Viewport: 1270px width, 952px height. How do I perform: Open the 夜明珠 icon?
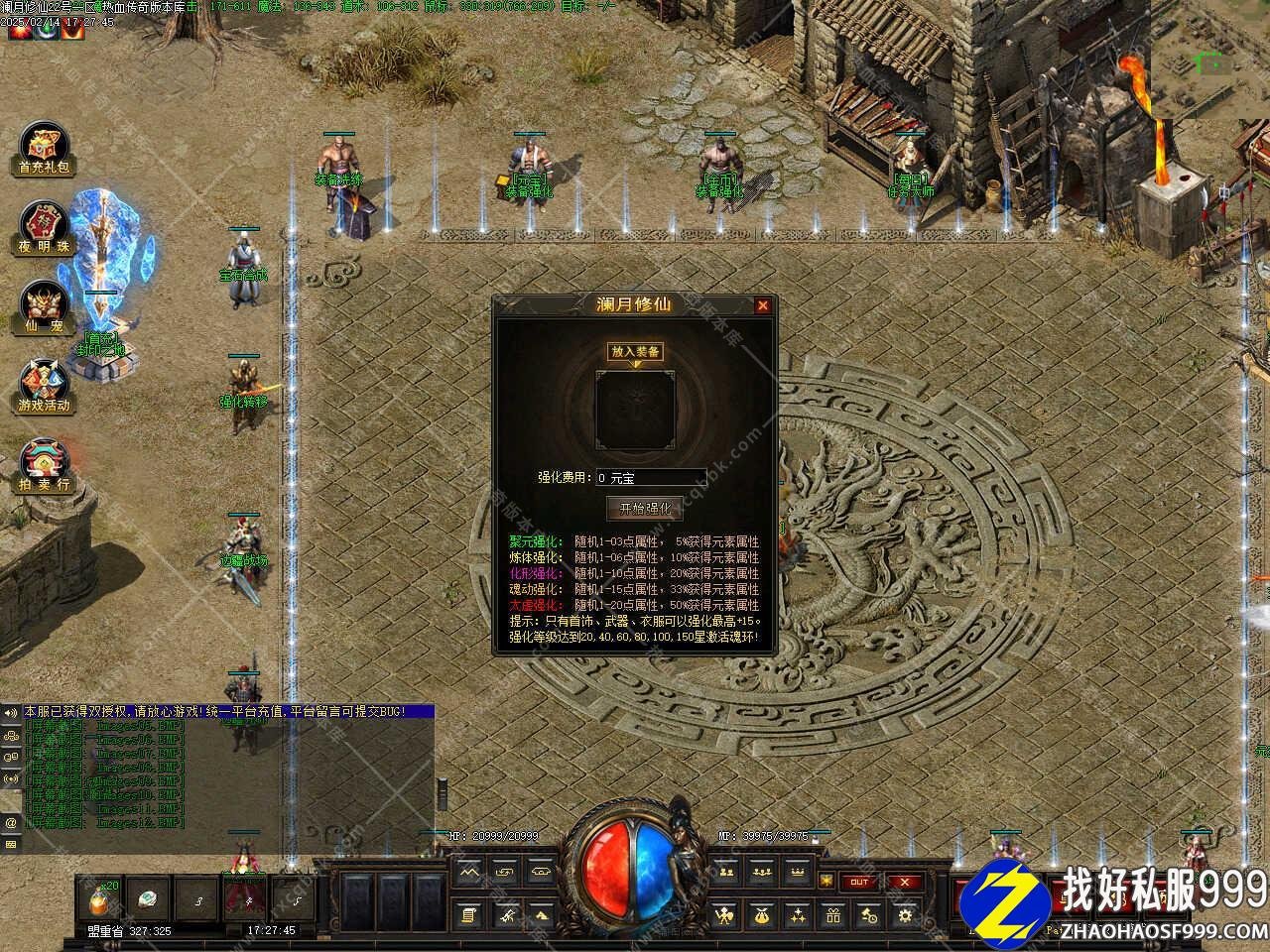click(46, 228)
